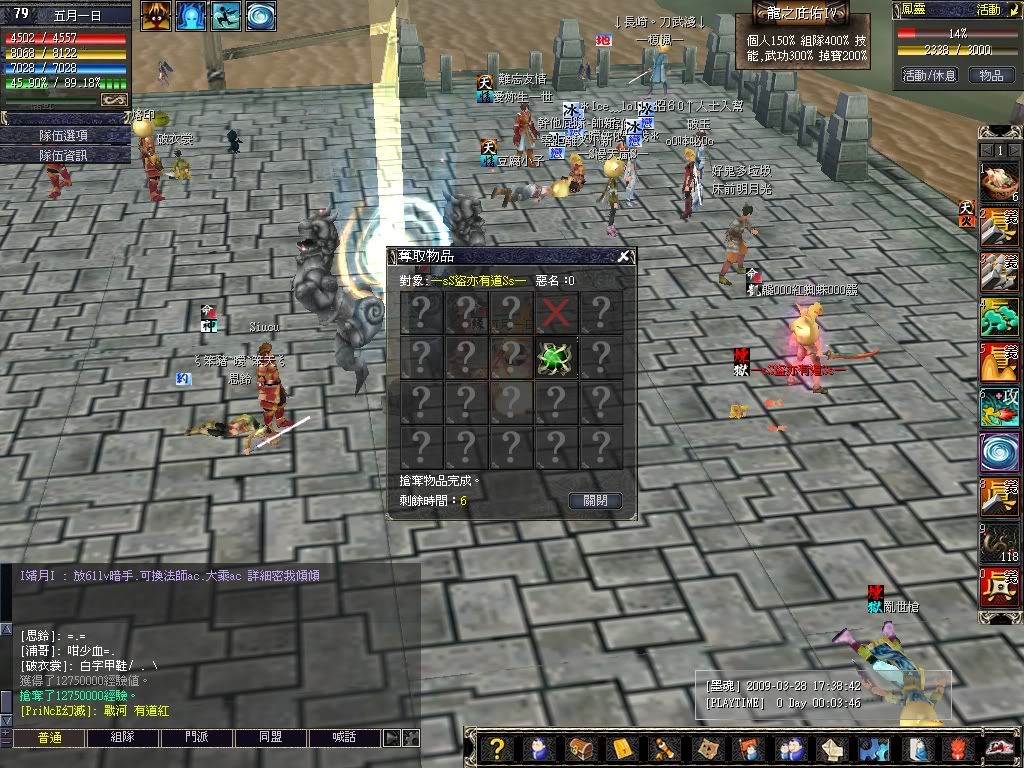Switch to the 喊話 shout channel

345,738
